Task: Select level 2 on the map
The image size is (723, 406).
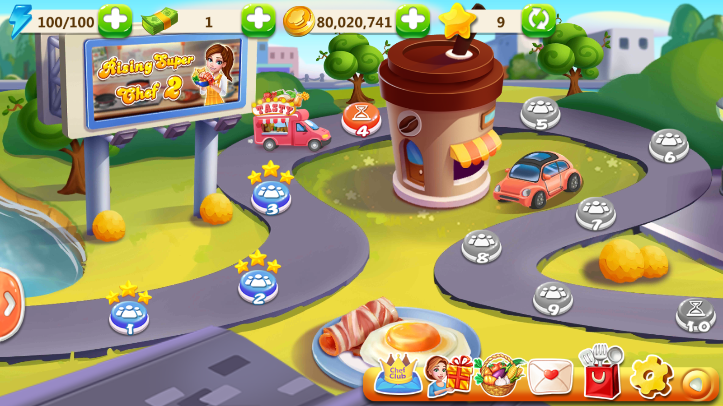Action: (x=258, y=284)
